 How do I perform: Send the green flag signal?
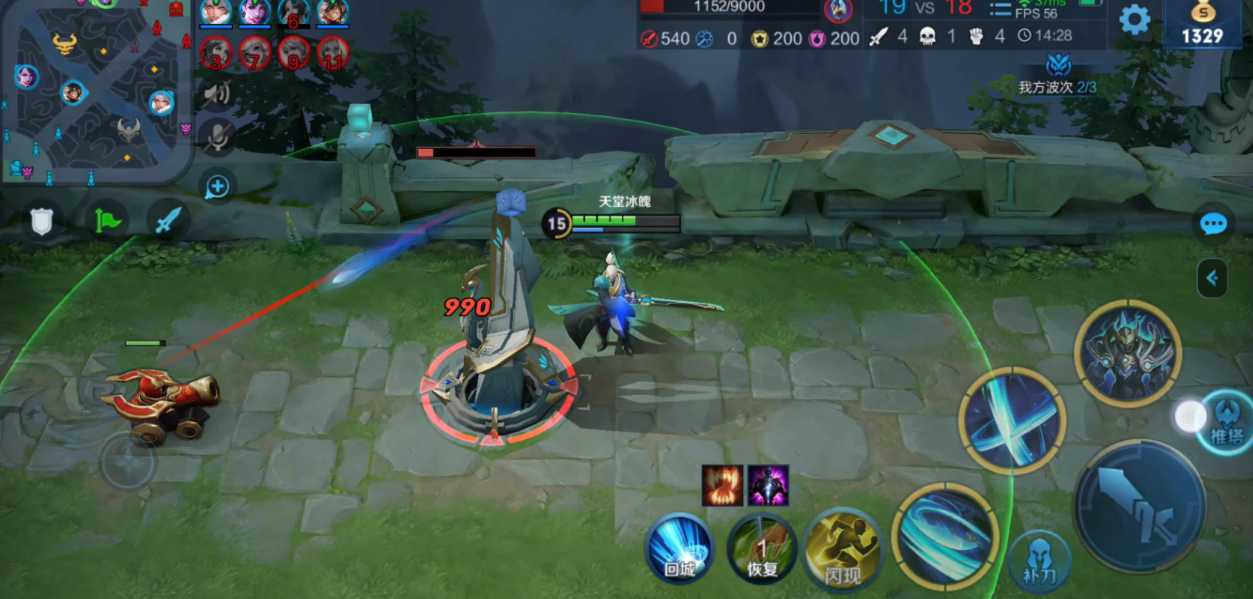(105, 220)
